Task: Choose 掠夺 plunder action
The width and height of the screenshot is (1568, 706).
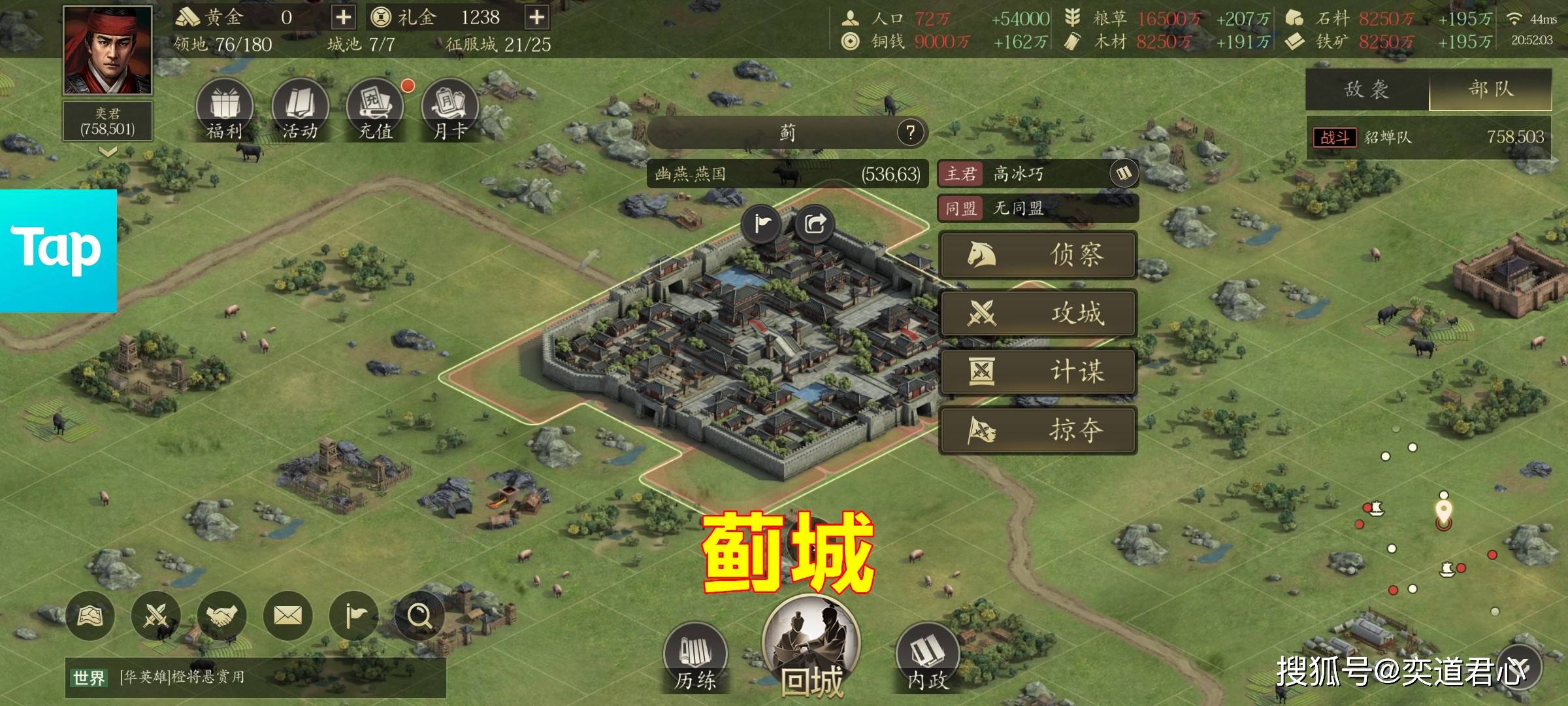Action: 1037,430
